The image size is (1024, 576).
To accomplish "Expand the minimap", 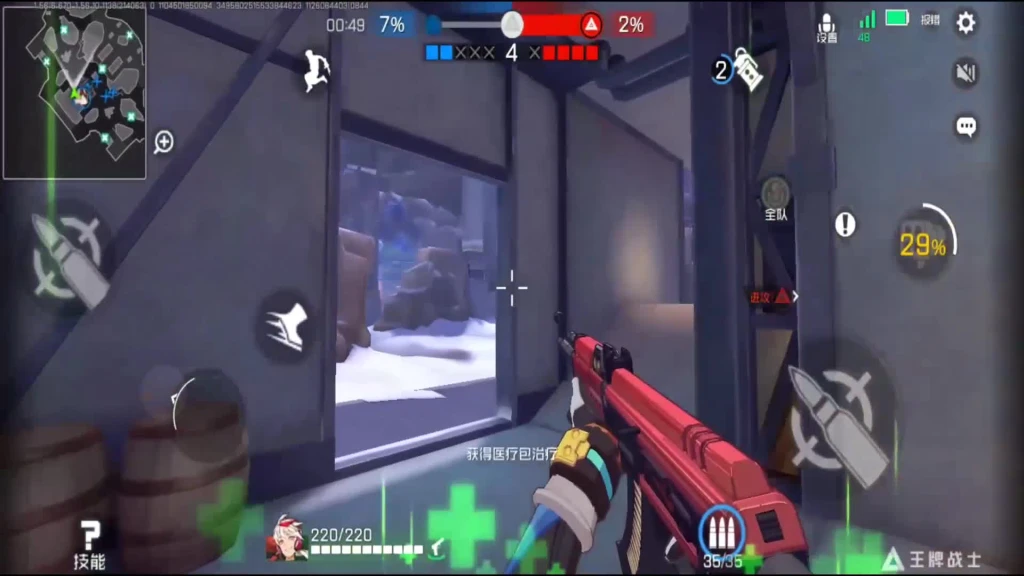I will point(74,93).
